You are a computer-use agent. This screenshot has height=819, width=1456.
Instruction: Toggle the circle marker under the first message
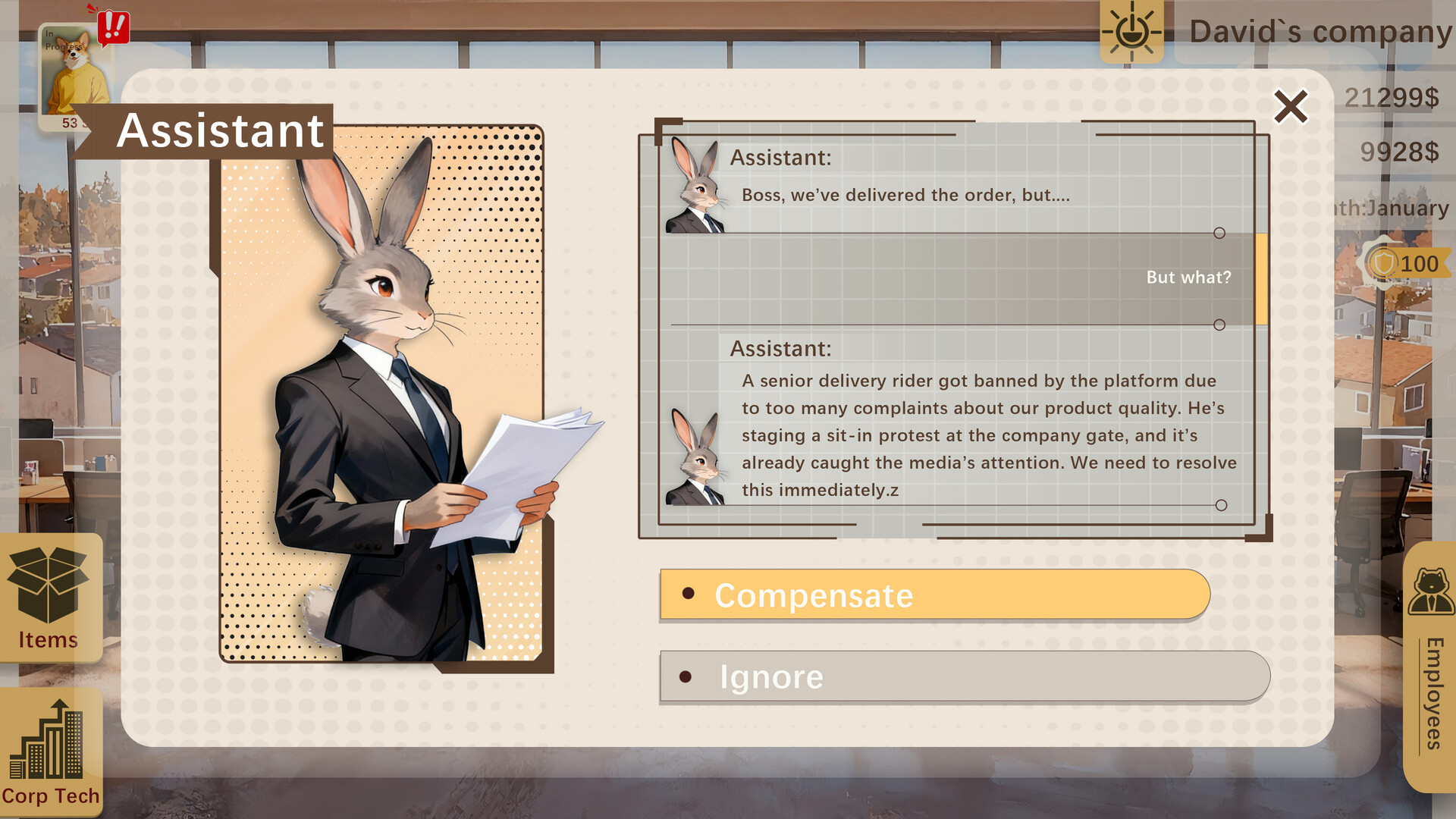tap(1219, 234)
